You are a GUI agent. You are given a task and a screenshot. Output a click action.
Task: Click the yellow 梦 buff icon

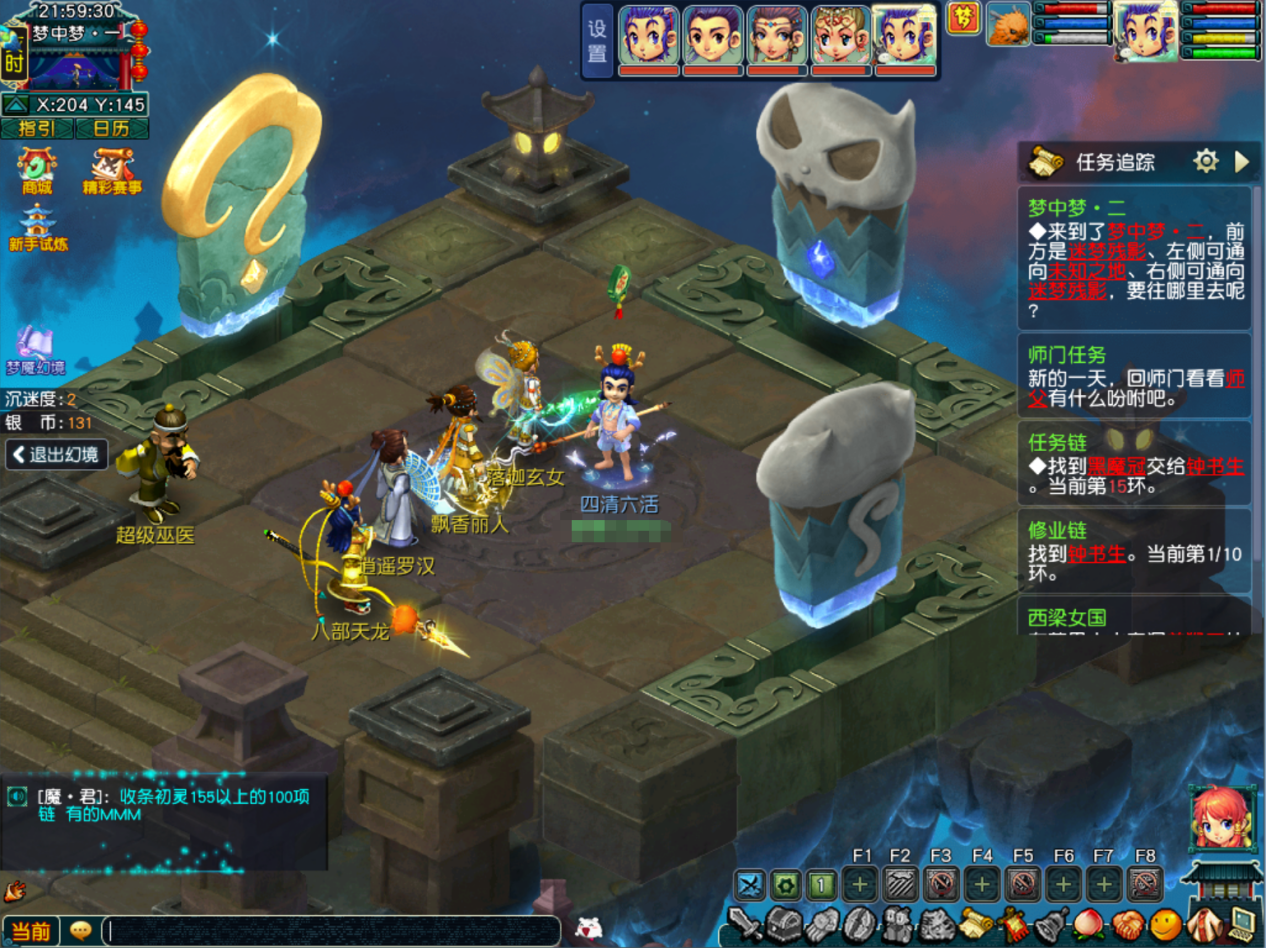pos(963,20)
